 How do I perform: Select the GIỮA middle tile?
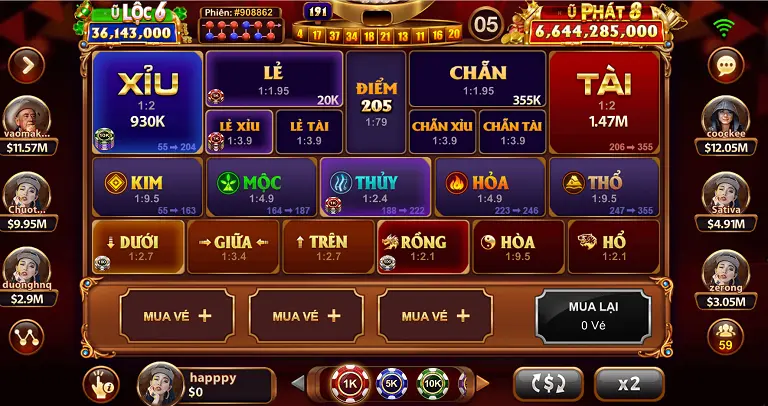click(x=233, y=246)
